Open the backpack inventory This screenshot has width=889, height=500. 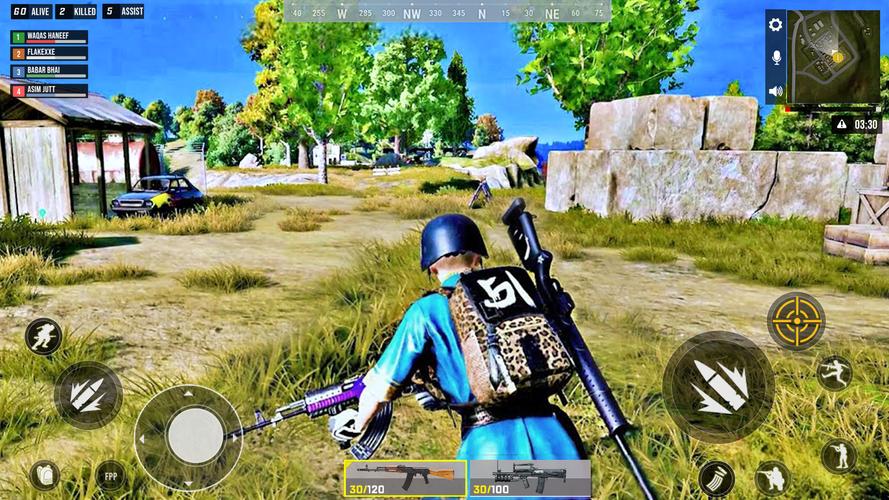(44, 474)
